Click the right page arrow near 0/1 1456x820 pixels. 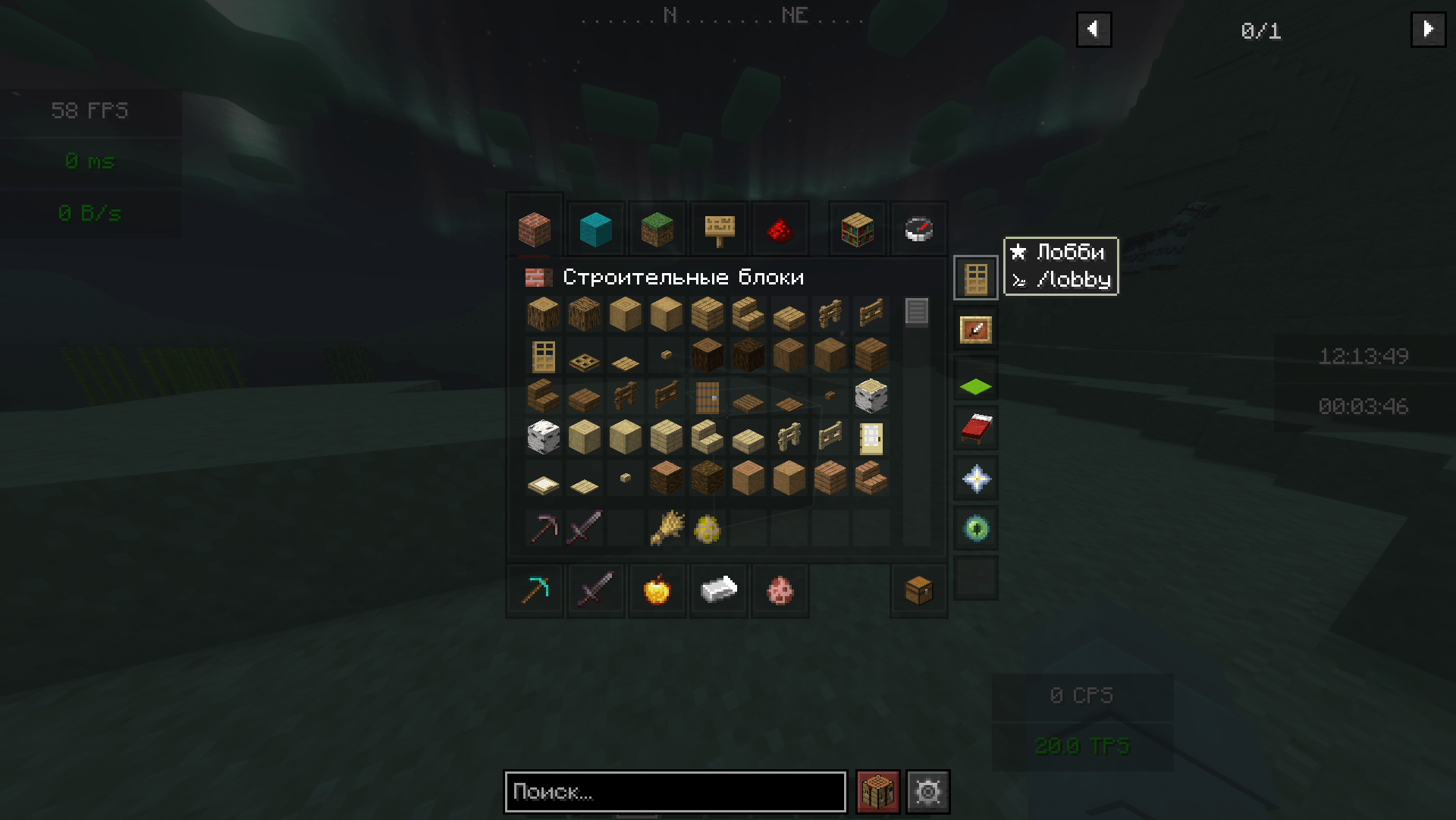pos(1429,29)
